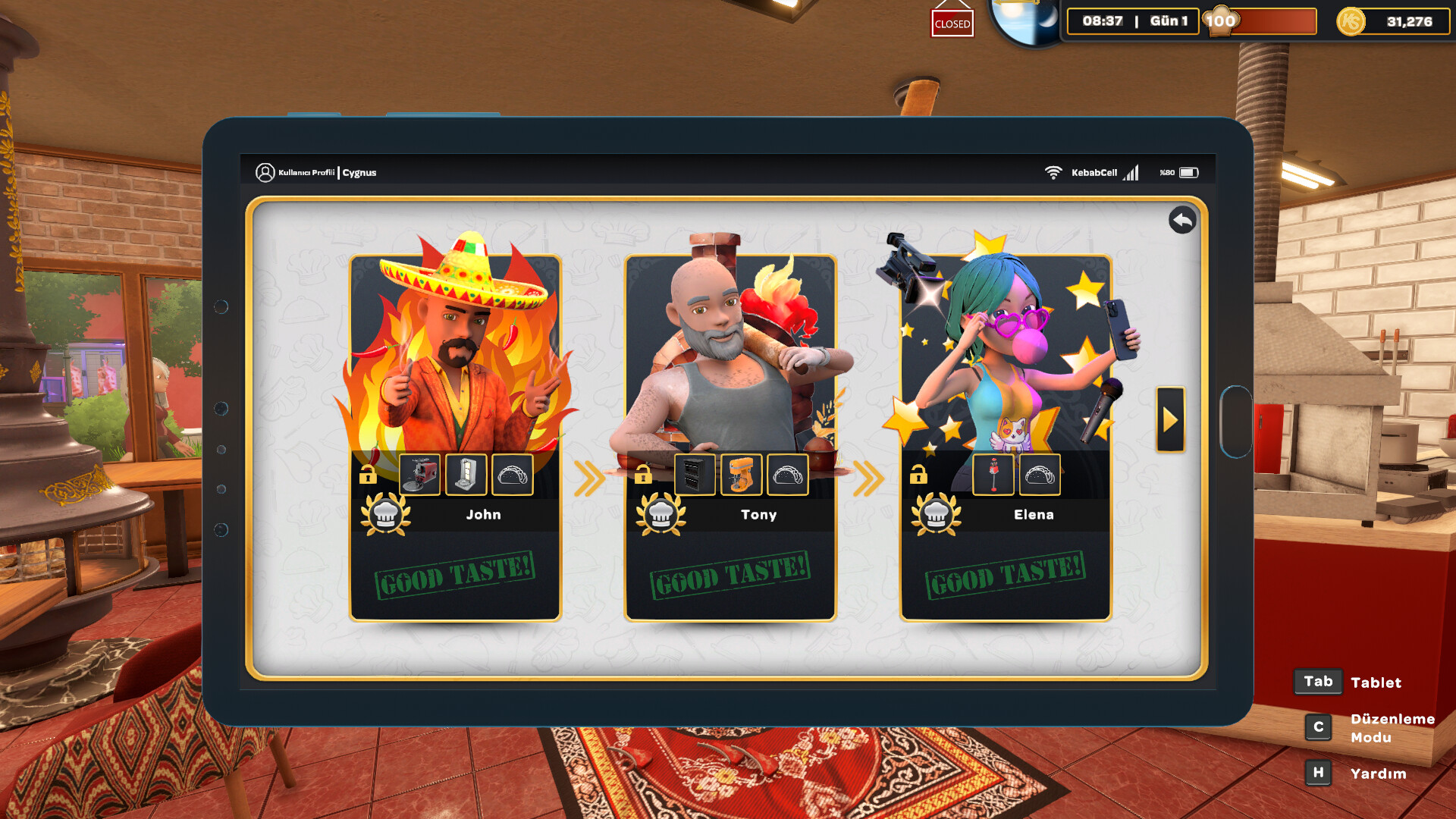Screen dimensions: 1456x819
Task: Click the unlocked padlock on Elena's card
Action: [920, 475]
